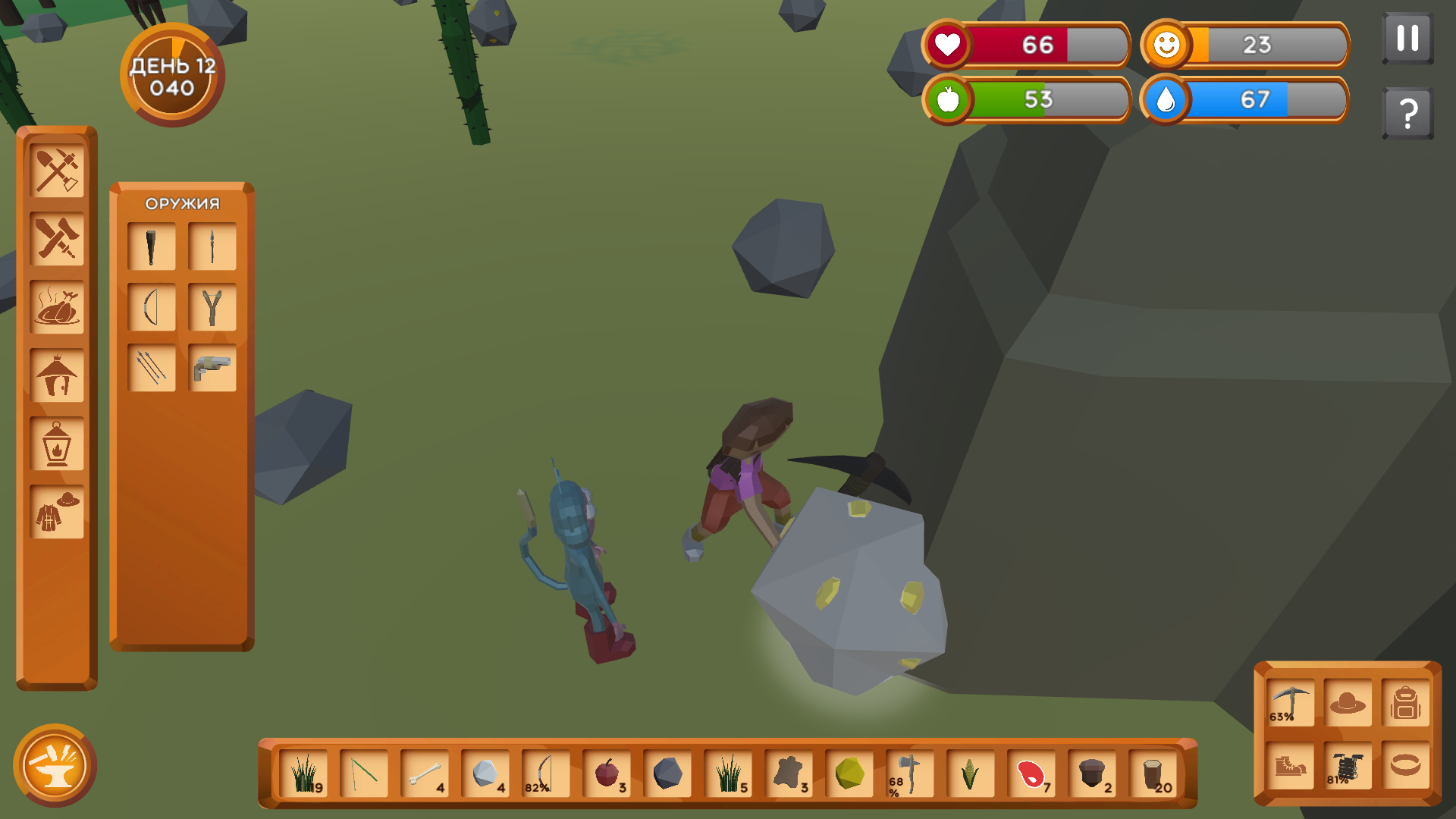This screenshot has width=1456, height=819.
Task: Pause the game
Action: [x=1408, y=36]
